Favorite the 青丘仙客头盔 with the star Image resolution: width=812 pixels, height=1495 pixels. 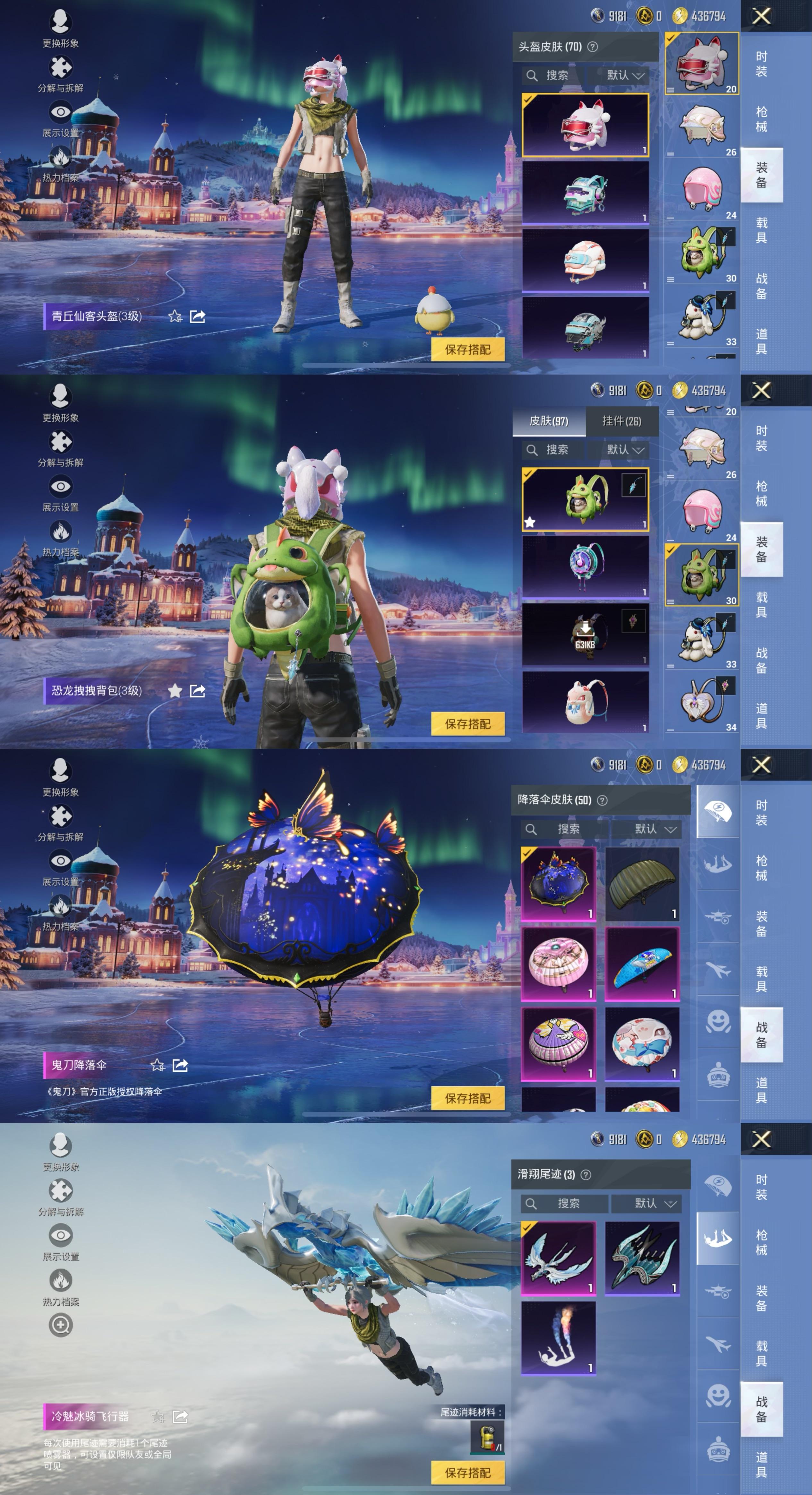175,316
